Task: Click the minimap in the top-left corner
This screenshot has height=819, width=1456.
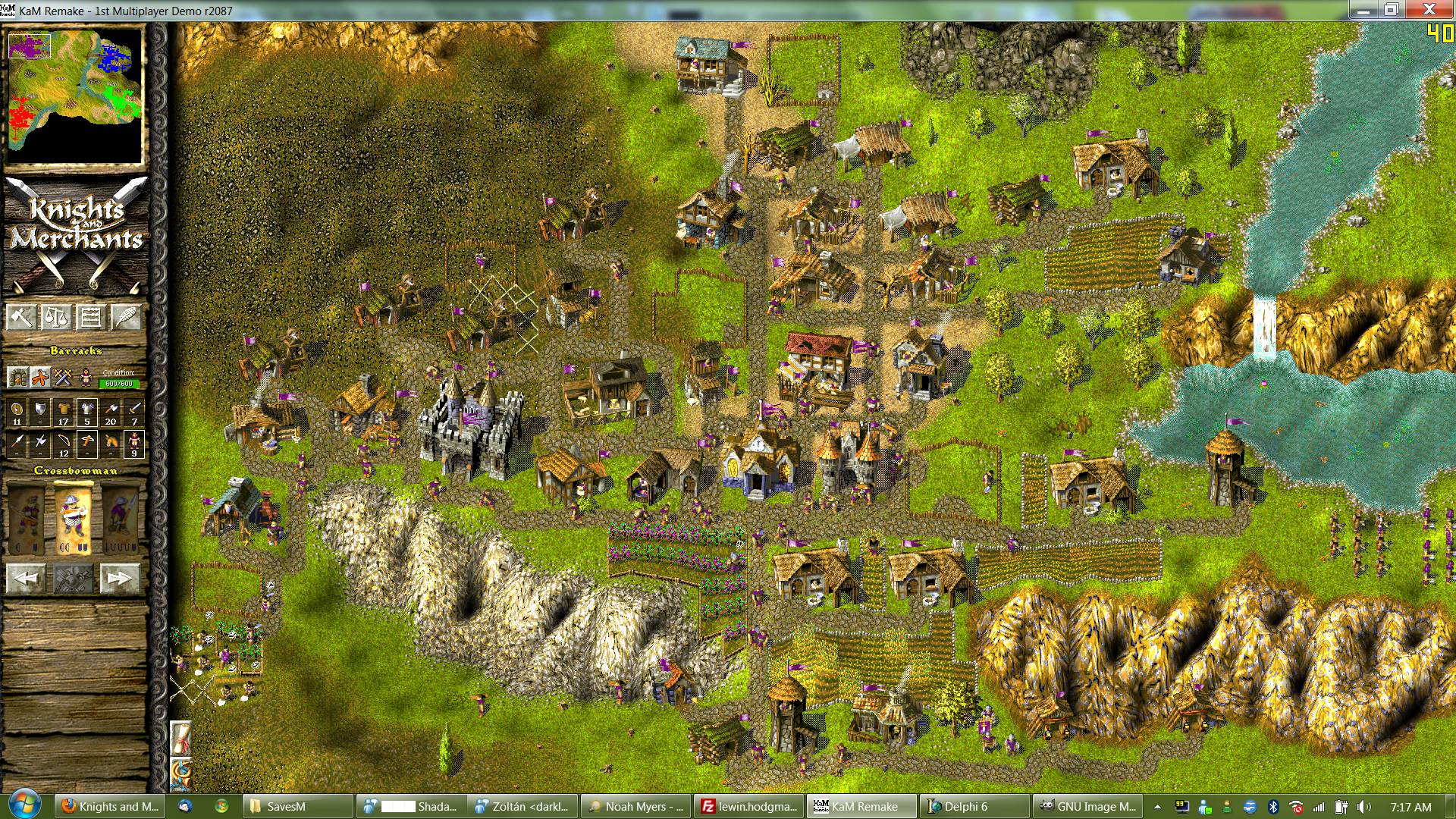Action: point(75,95)
